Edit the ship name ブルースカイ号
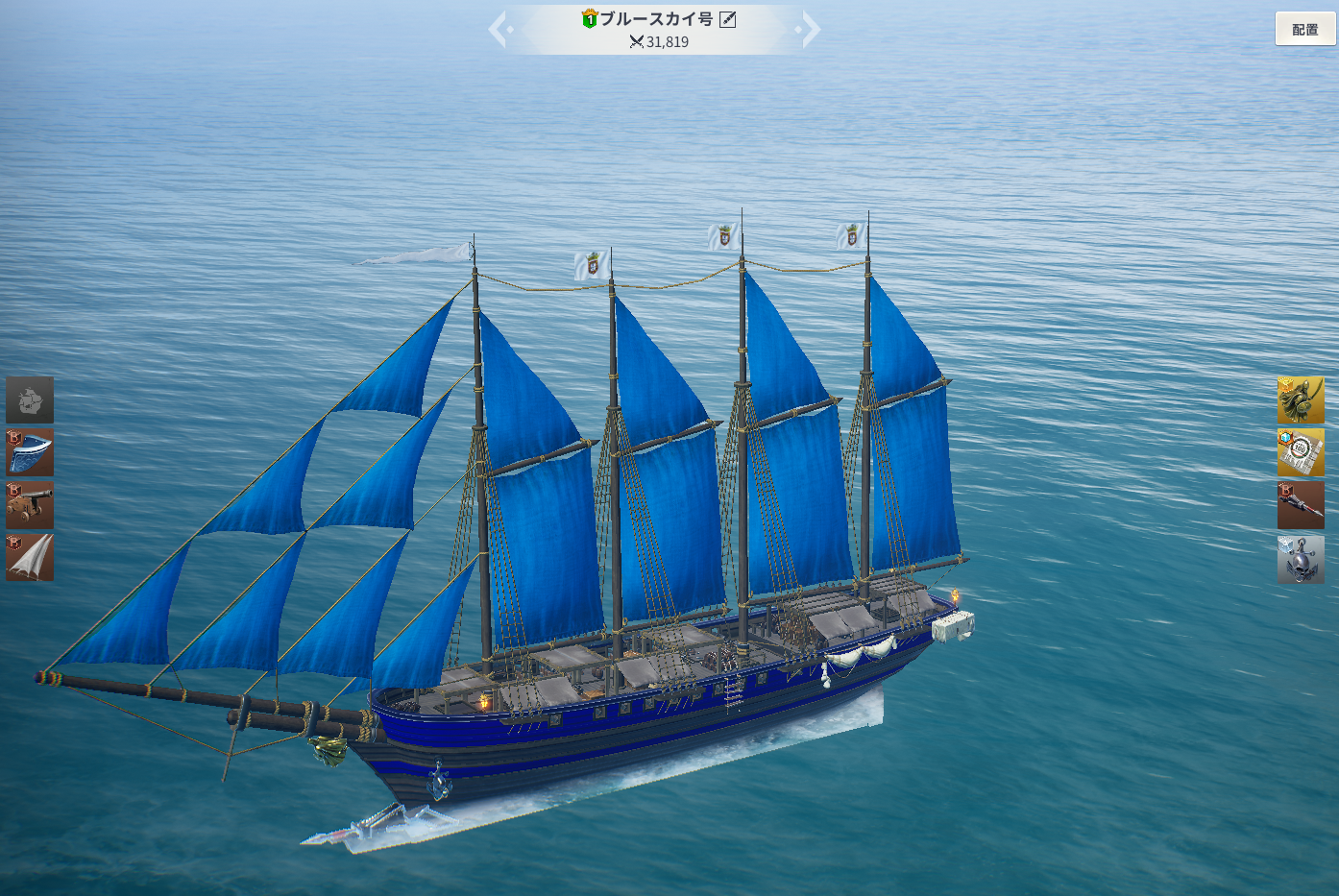 point(728,19)
